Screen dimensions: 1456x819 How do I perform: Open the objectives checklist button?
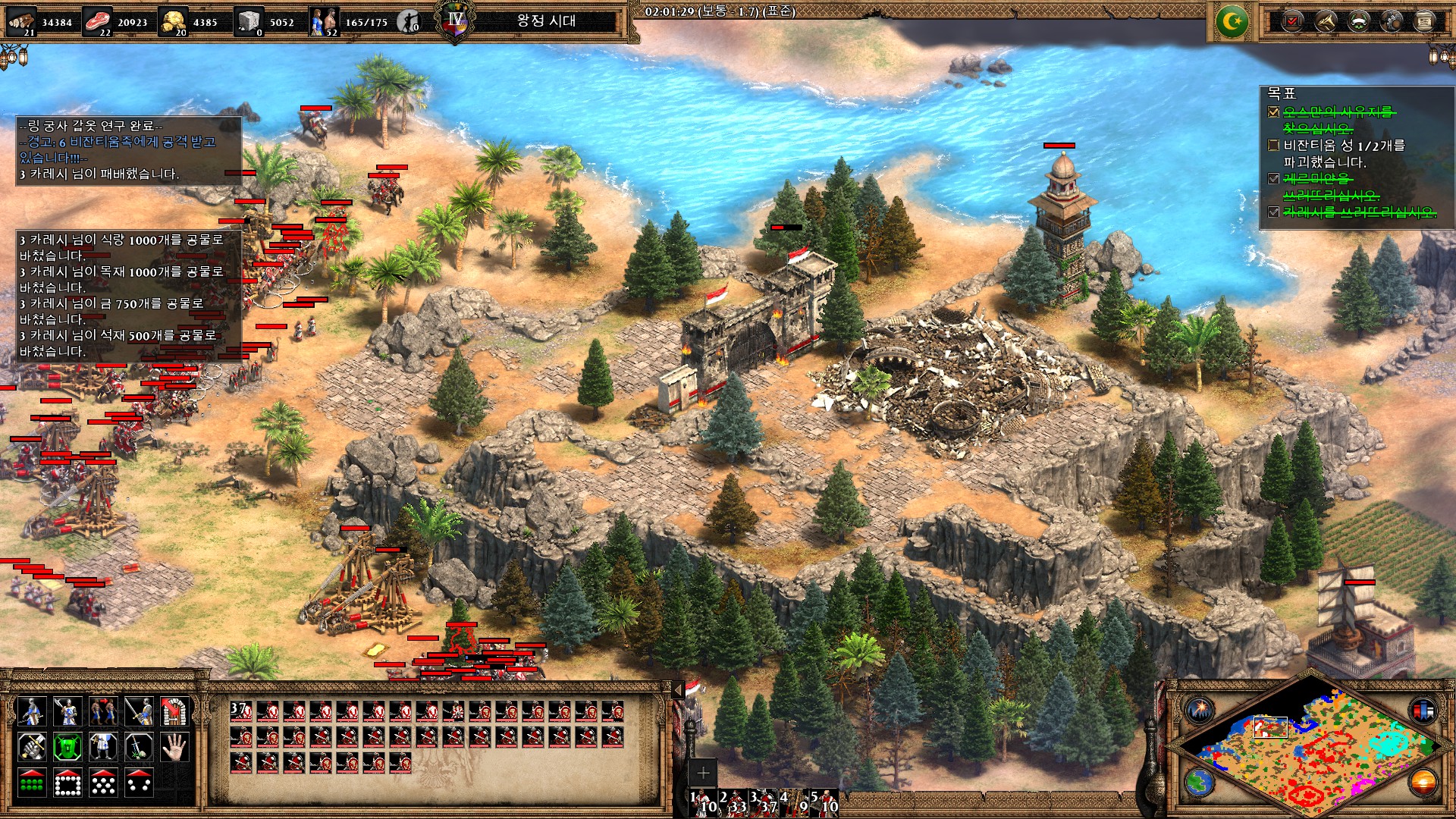(x=1294, y=21)
